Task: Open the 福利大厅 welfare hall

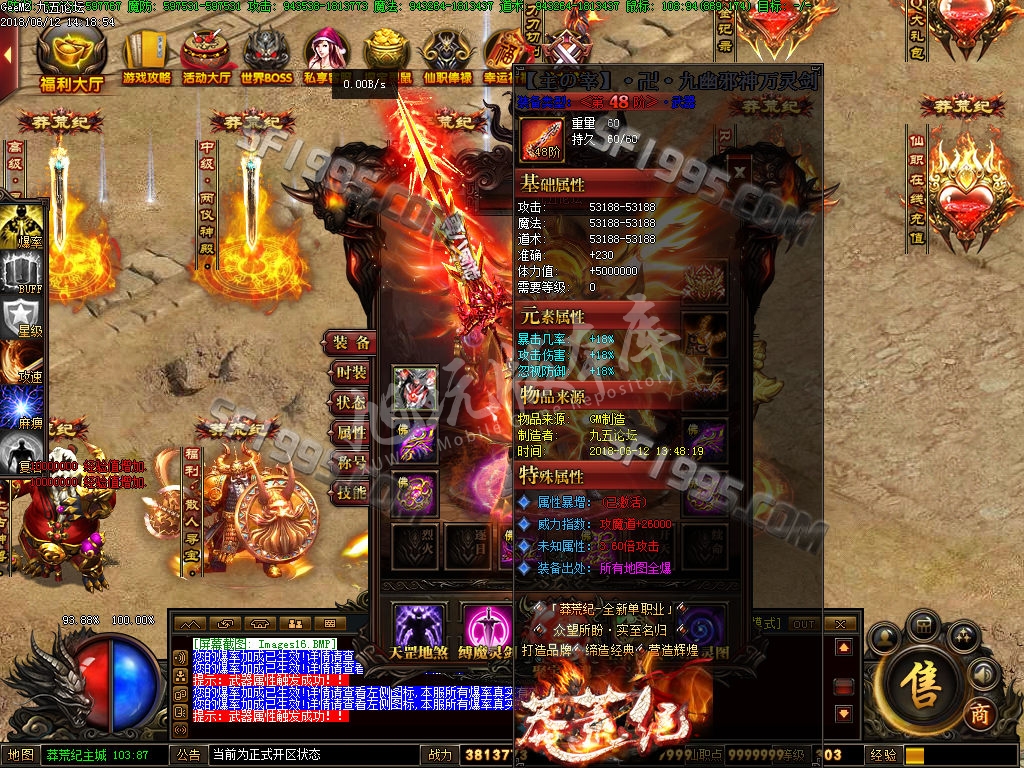Action: (71, 59)
